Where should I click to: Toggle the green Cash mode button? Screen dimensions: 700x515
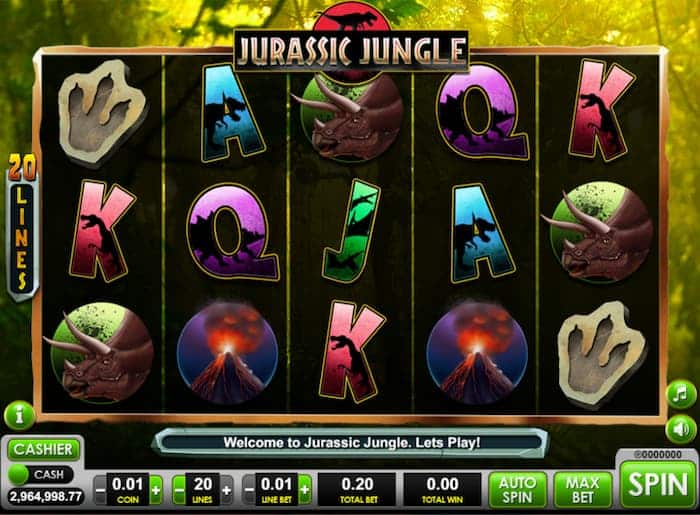pyautogui.click(x=19, y=474)
